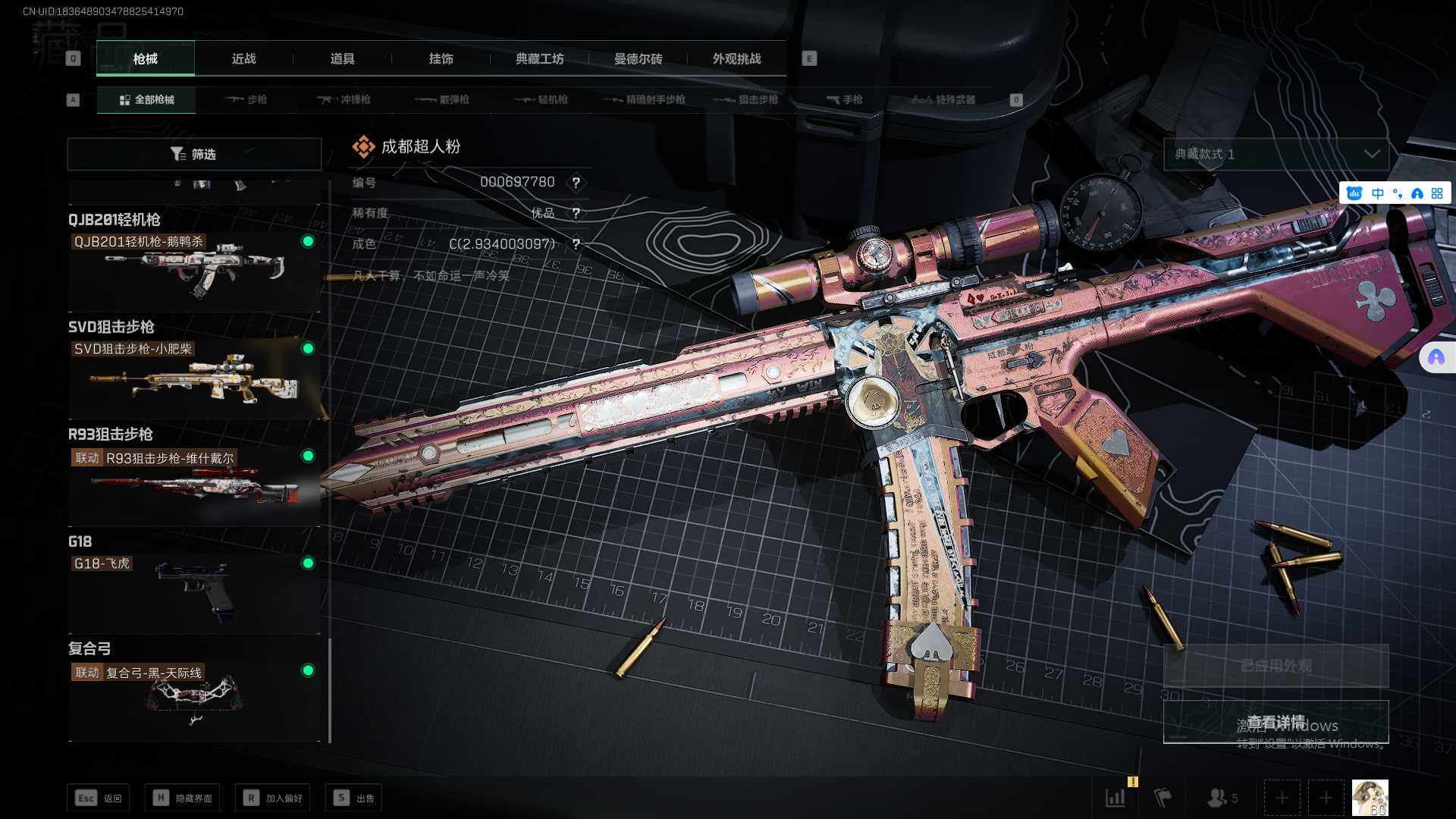Open the 典藏工坊 workshop tab
This screenshot has height=819, width=1456.
[539, 59]
